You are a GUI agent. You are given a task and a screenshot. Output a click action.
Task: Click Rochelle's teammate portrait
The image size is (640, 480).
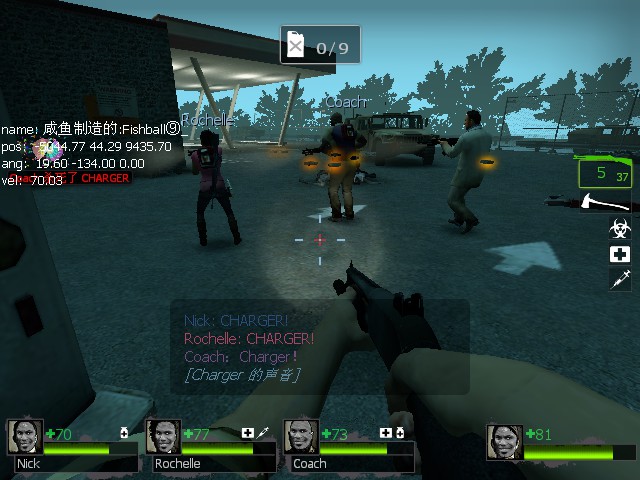164,437
